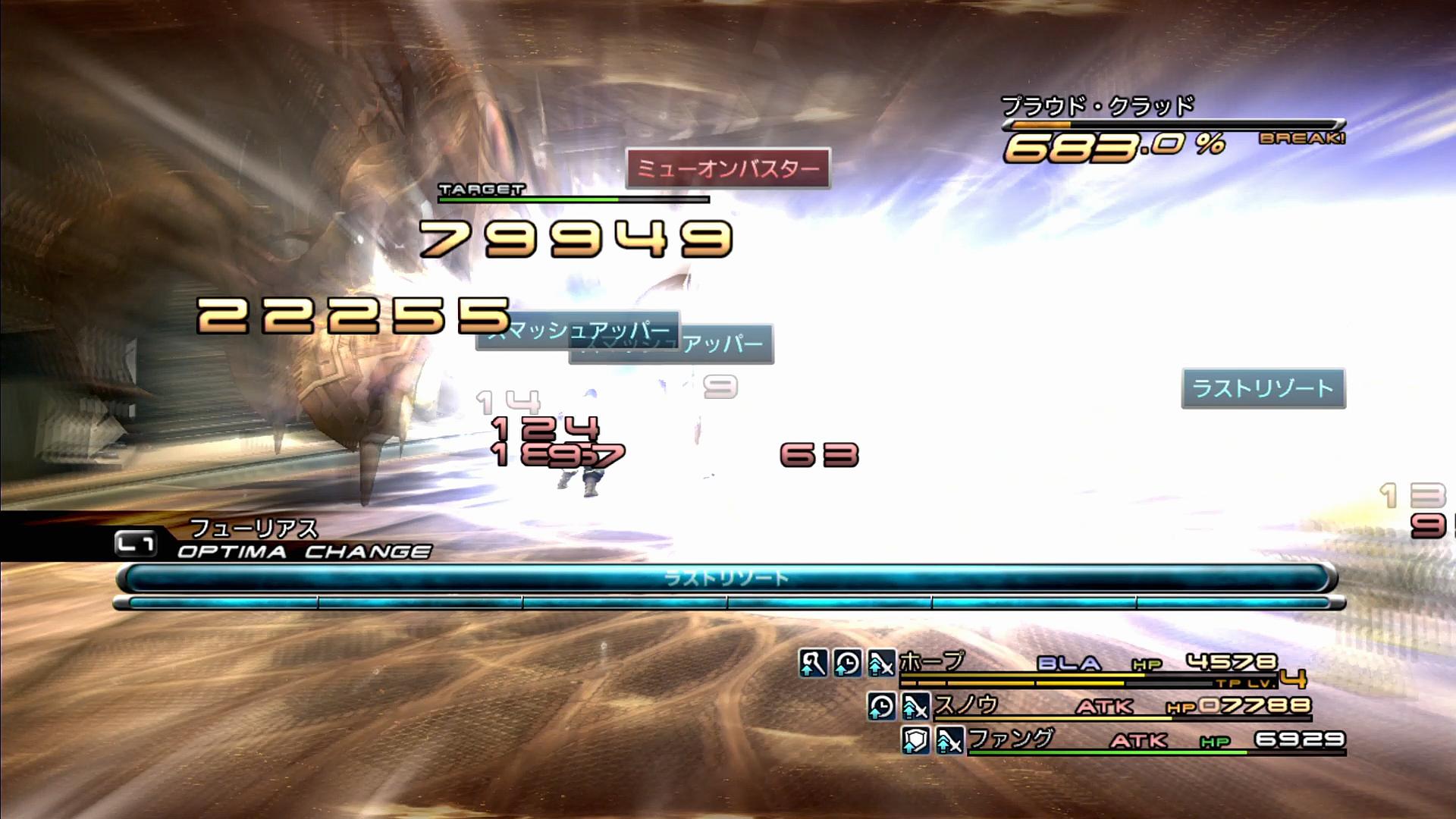This screenshot has width=1456, height=819.
Task: Click Snow's clock (Haste) buff icon
Action: (881, 707)
